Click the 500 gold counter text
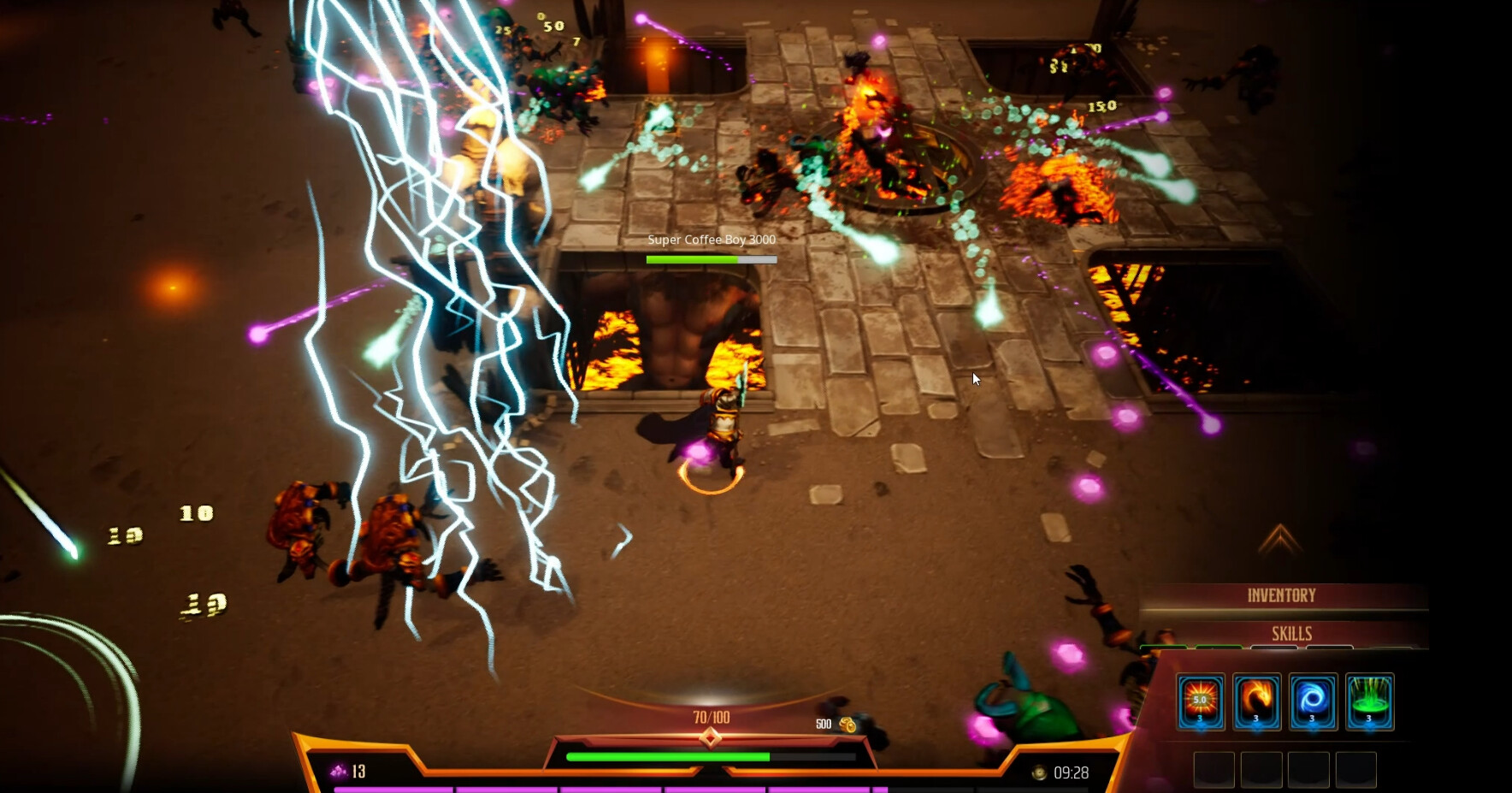Image resolution: width=1512 pixels, height=793 pixels. click(x=824, y=724)
